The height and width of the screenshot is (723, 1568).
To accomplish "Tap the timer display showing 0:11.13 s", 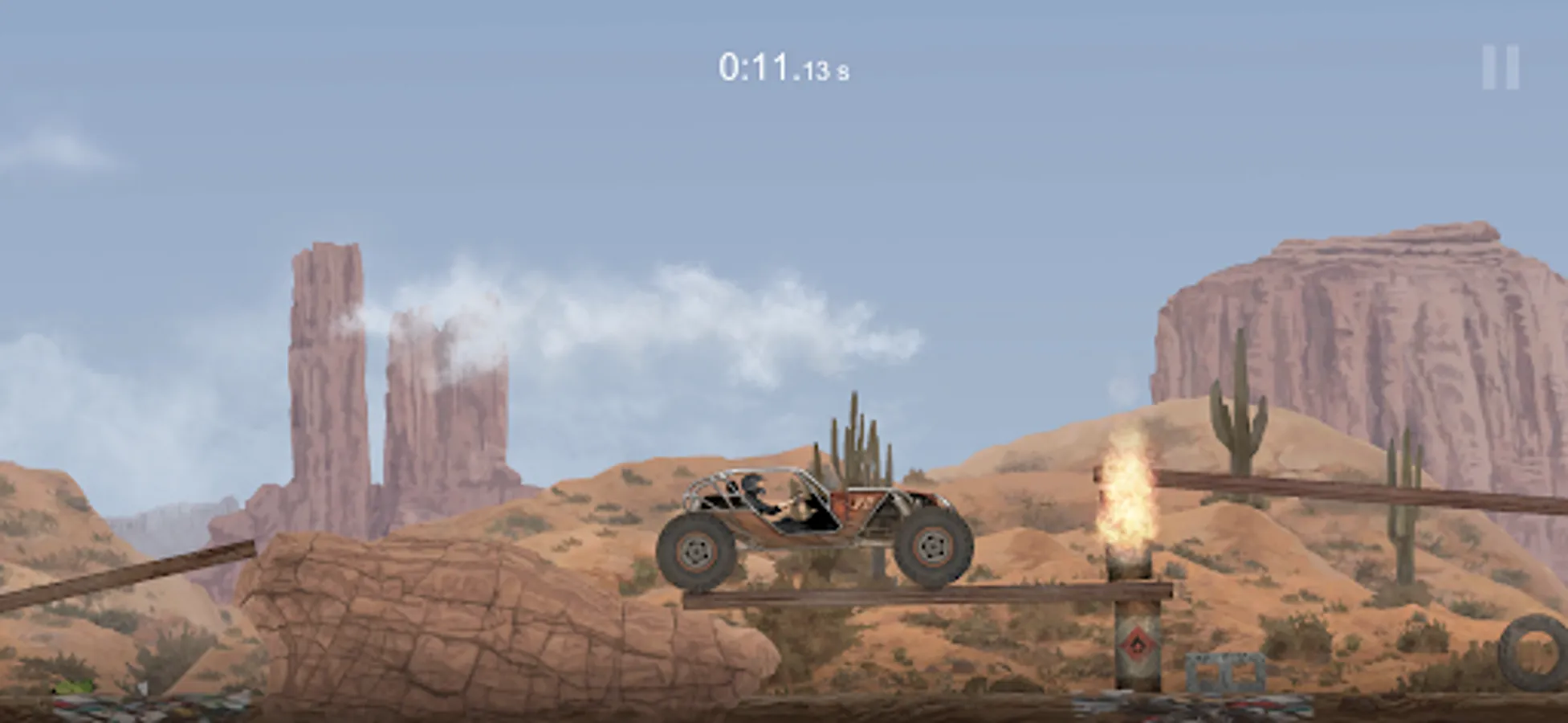I will point(783,68).
